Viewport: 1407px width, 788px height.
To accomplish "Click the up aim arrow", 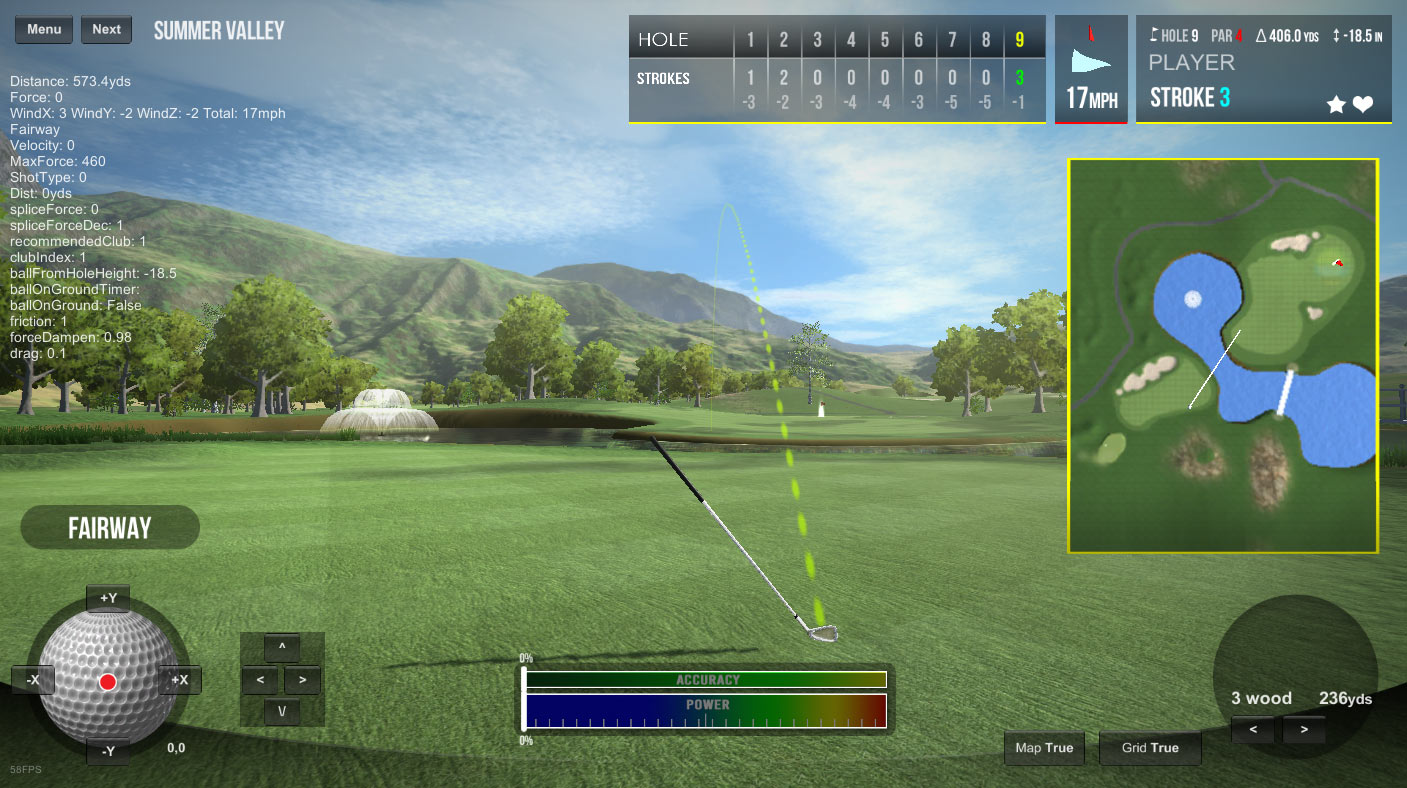I will coord(282,648).
